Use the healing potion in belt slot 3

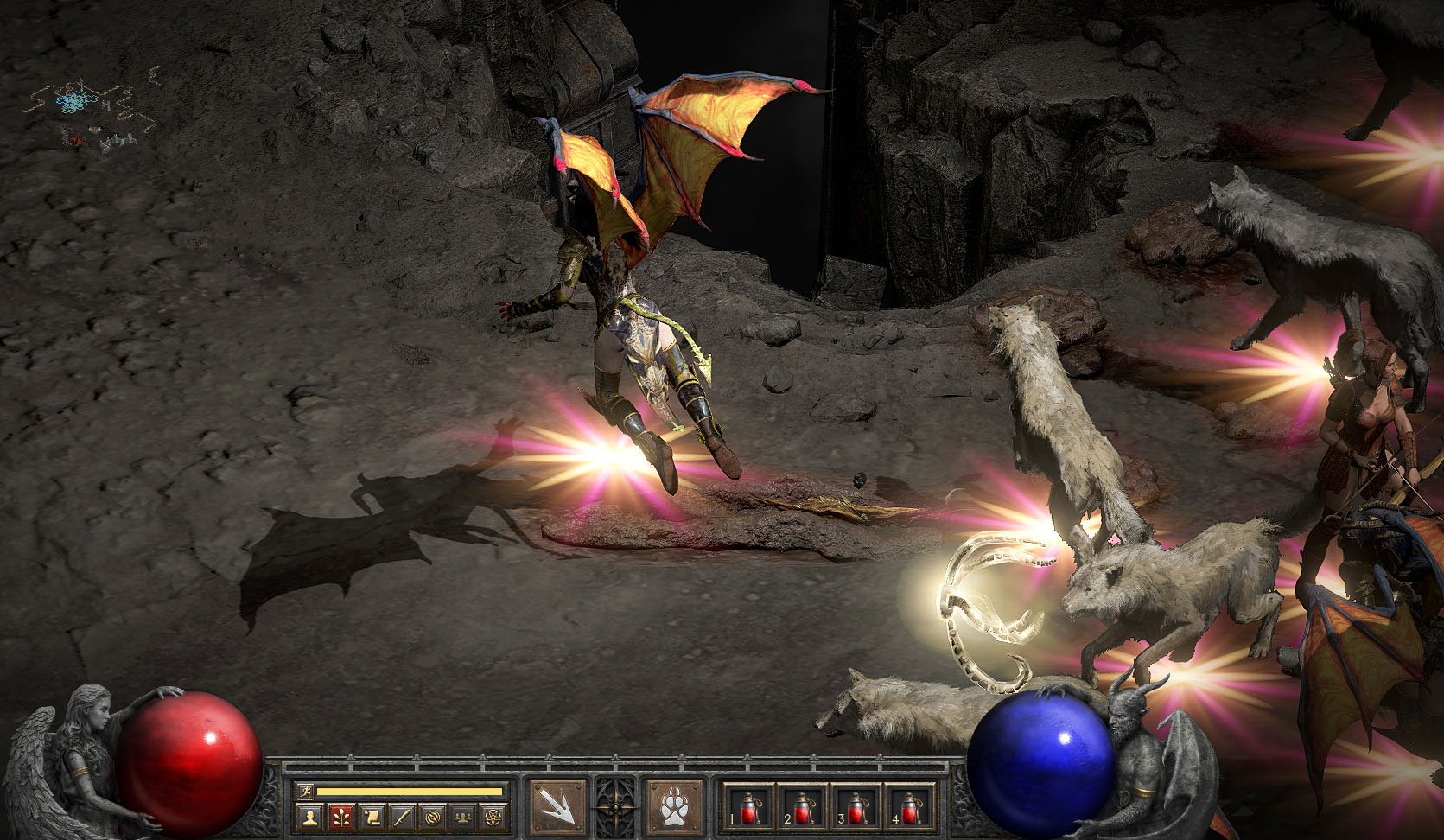pos(856,807)
